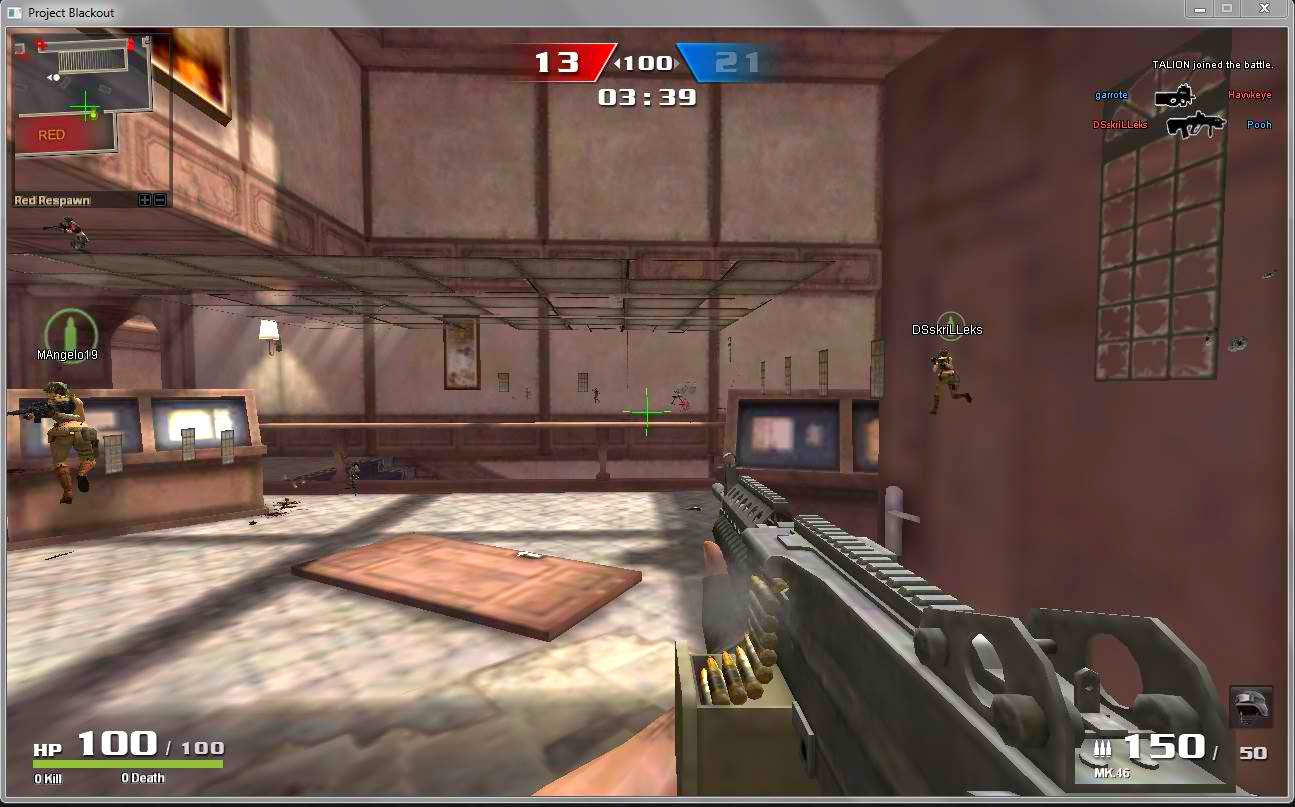This screenshot has width=1295, height=807.
Task: Click a red enemy dot on the minimap
Action: pyautogui.click(x=42, y=44)
